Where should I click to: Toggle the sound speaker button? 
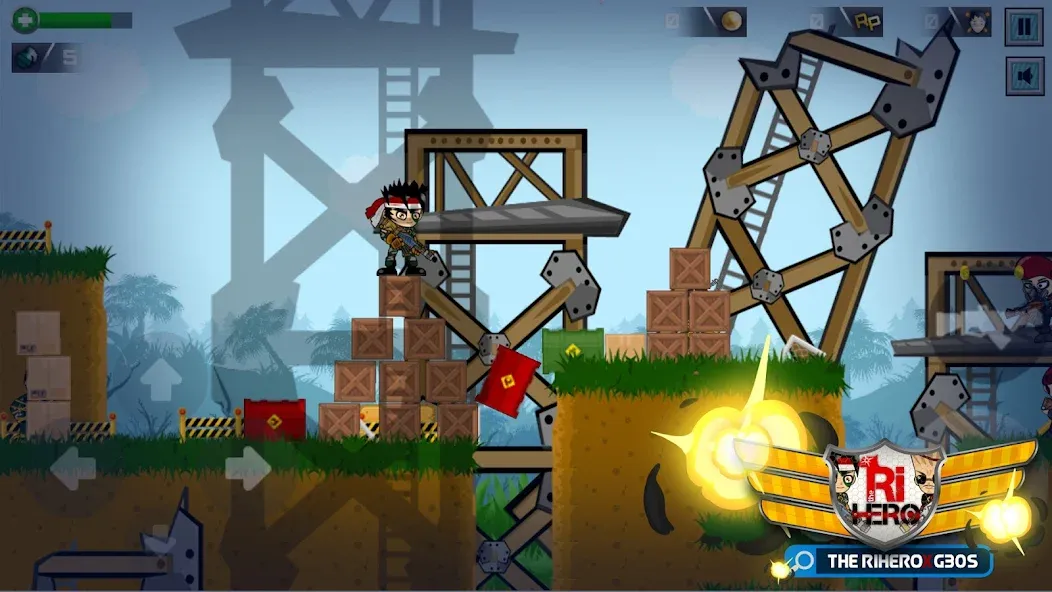[1024, 76]
